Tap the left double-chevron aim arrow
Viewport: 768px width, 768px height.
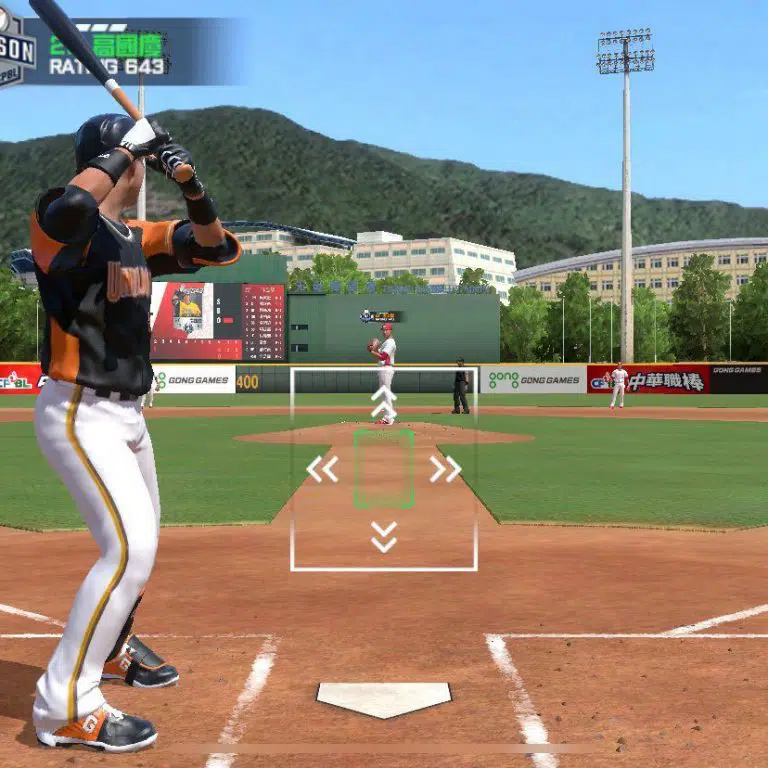click(322, 469)
